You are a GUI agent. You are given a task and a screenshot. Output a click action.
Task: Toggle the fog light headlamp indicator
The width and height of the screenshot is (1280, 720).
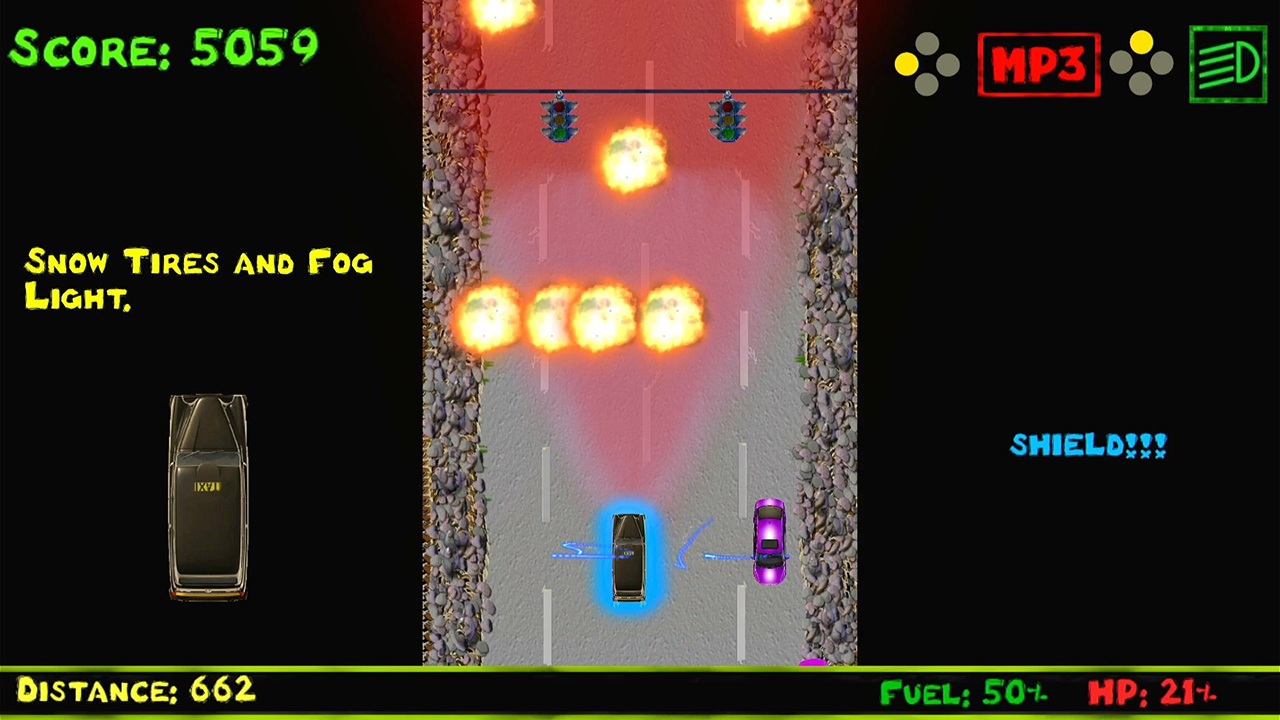pyautogui.click(x=1227, y=64)
